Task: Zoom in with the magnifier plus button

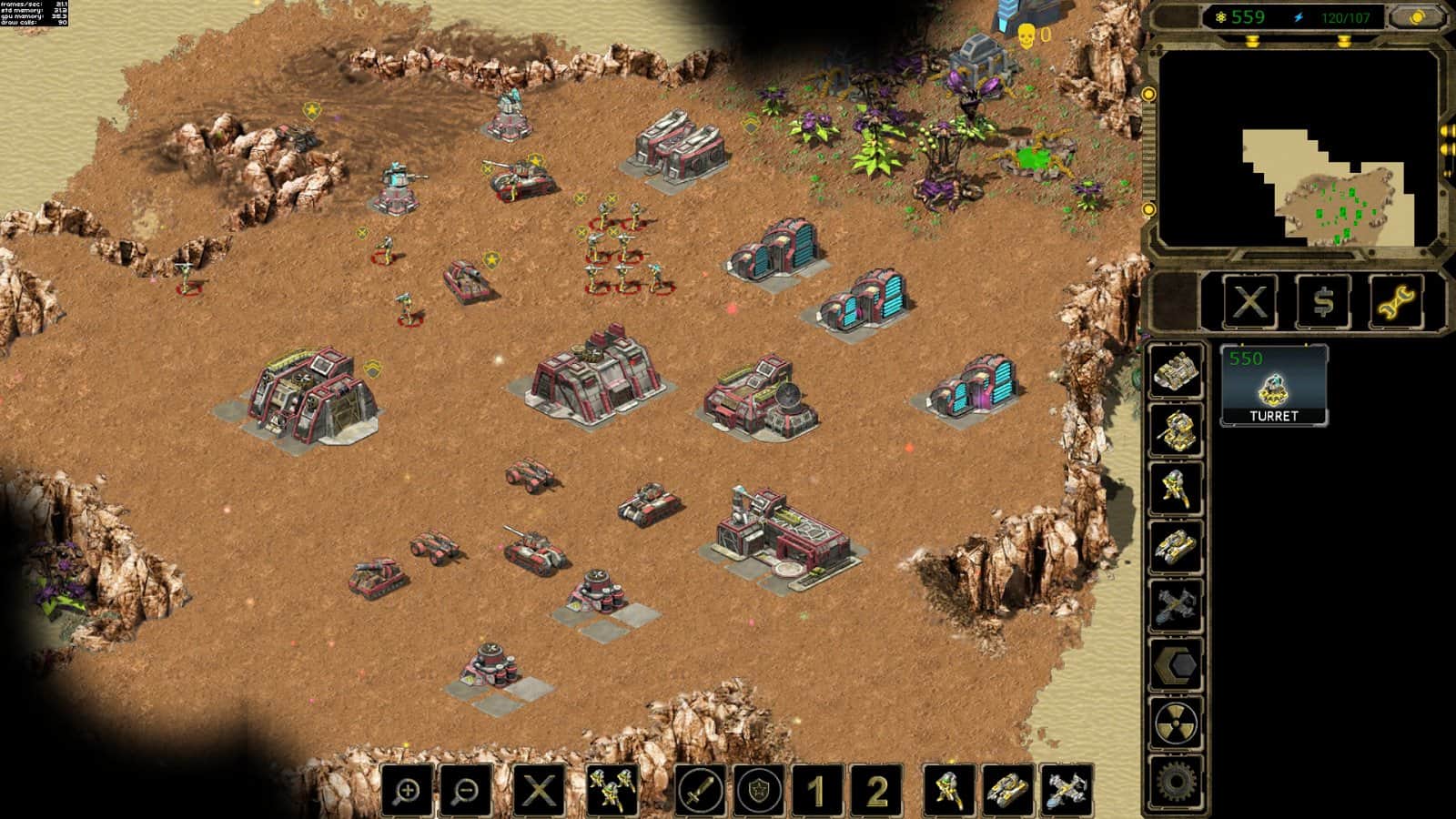Action: coord(407,790)
